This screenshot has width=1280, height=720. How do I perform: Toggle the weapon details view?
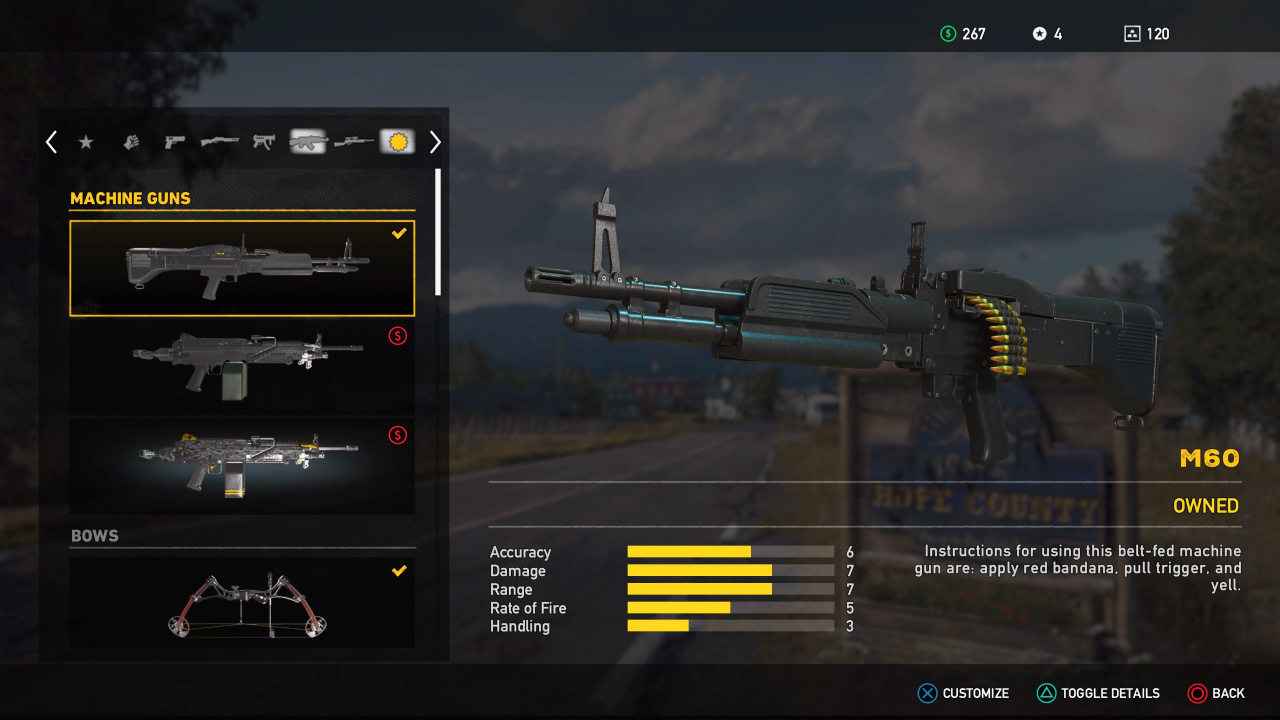coord(1098,693)
